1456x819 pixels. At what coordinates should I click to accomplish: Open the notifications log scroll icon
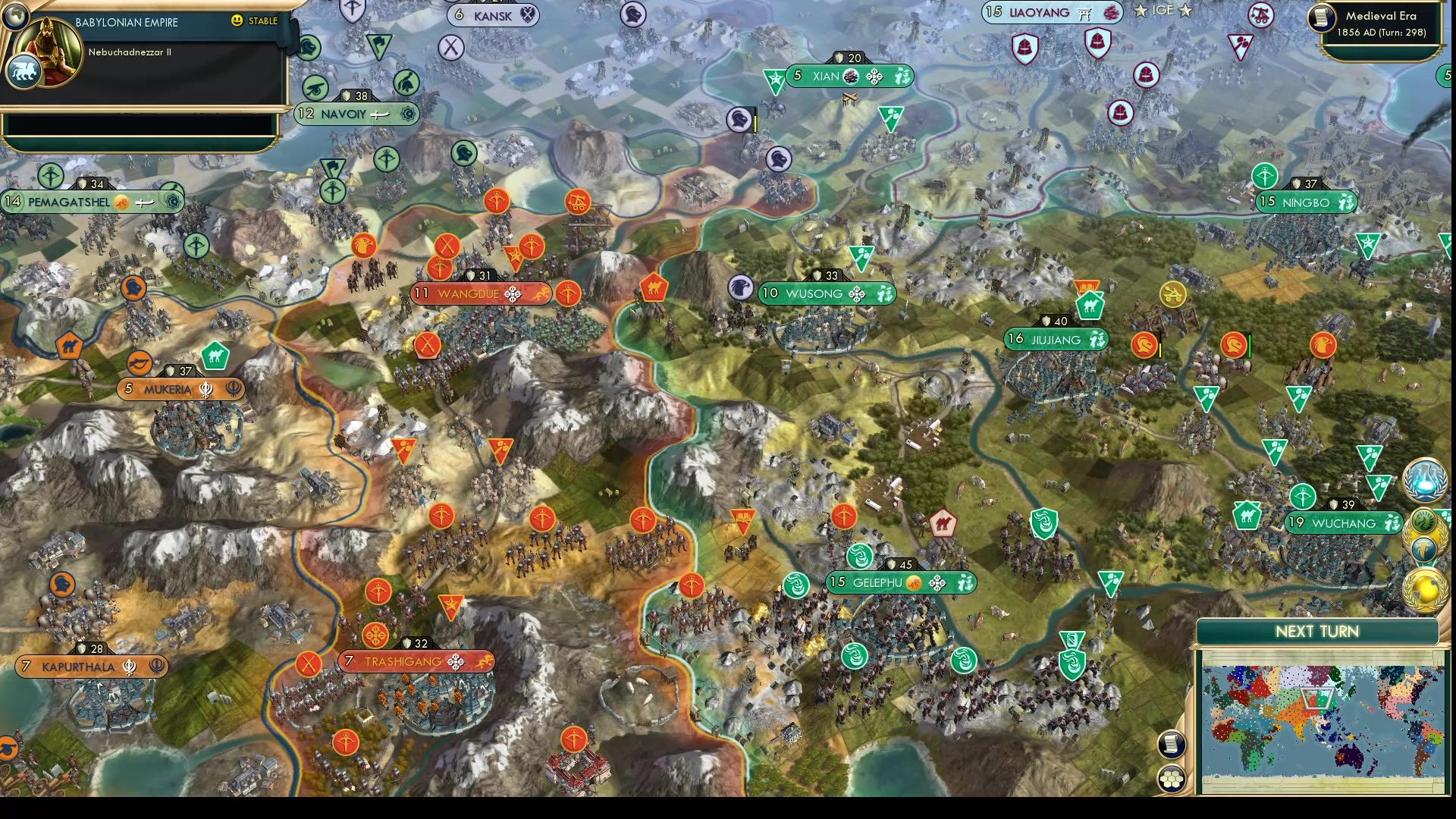(x=1171, y=745)
